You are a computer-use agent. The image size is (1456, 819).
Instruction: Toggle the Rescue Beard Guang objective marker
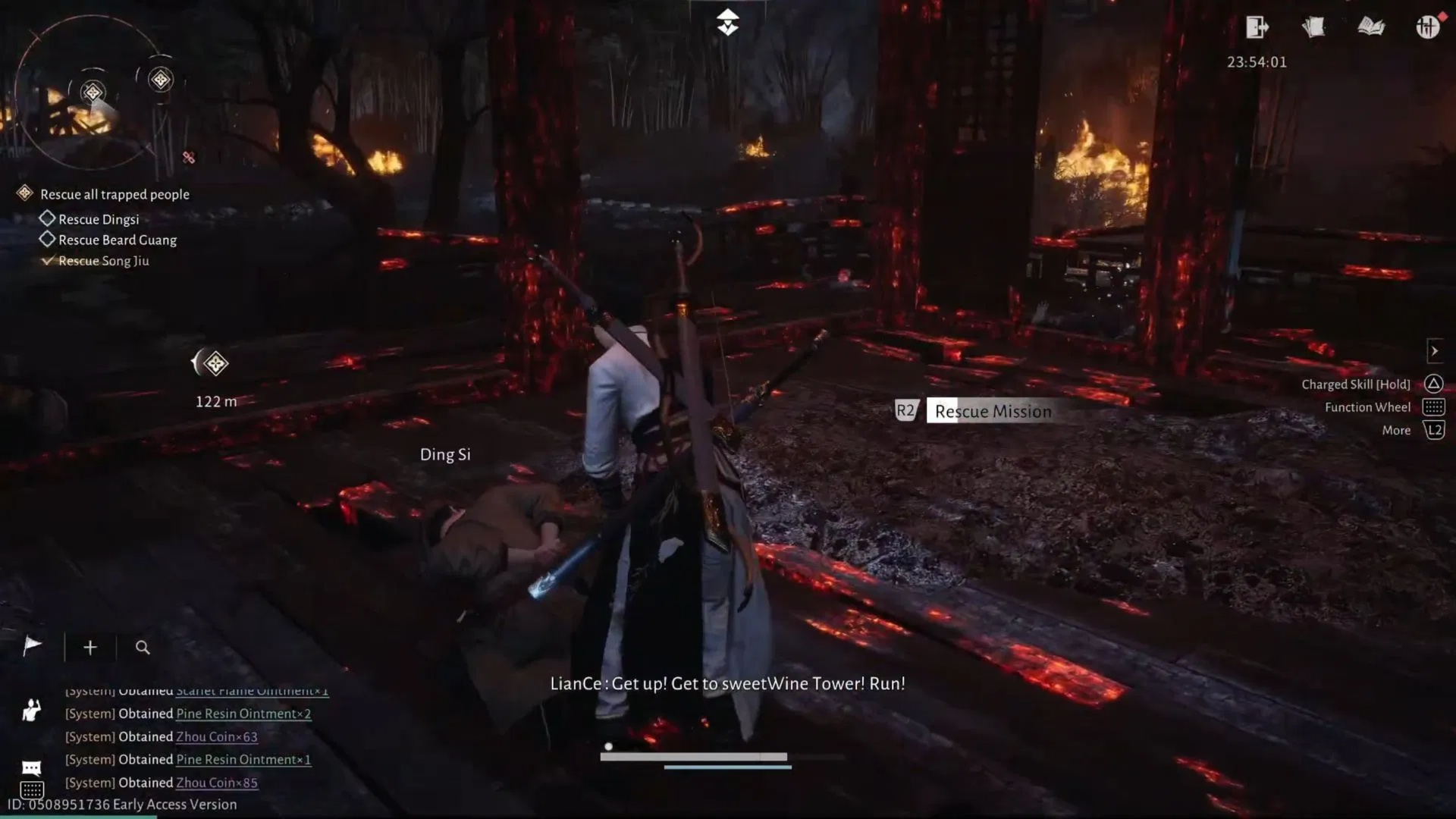point(47,240)
